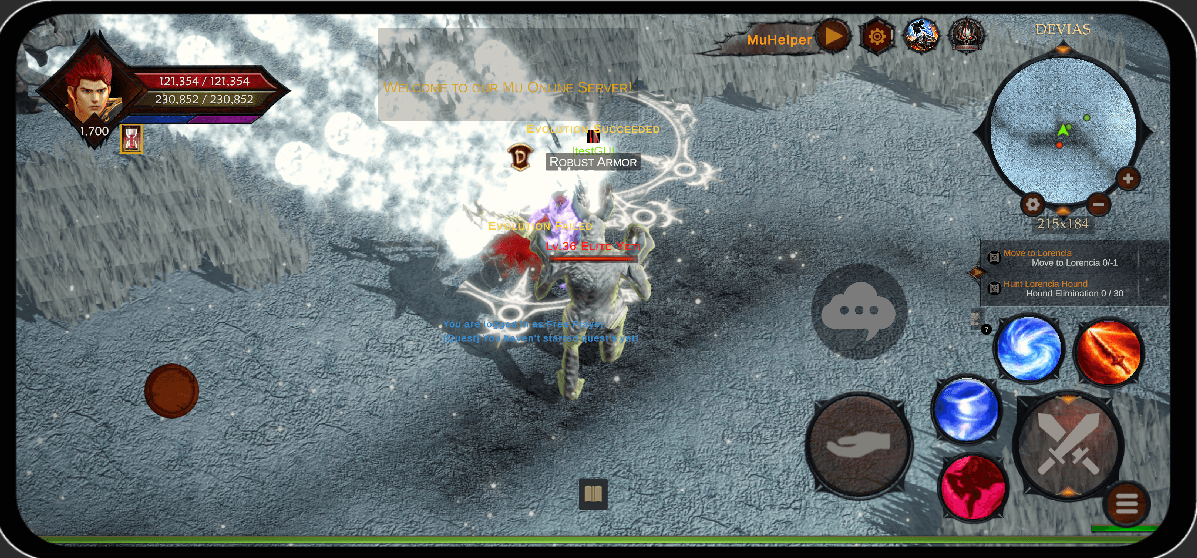Open the red demon skull emblem
The image size is (1197, 558).
tap(966, 37)
